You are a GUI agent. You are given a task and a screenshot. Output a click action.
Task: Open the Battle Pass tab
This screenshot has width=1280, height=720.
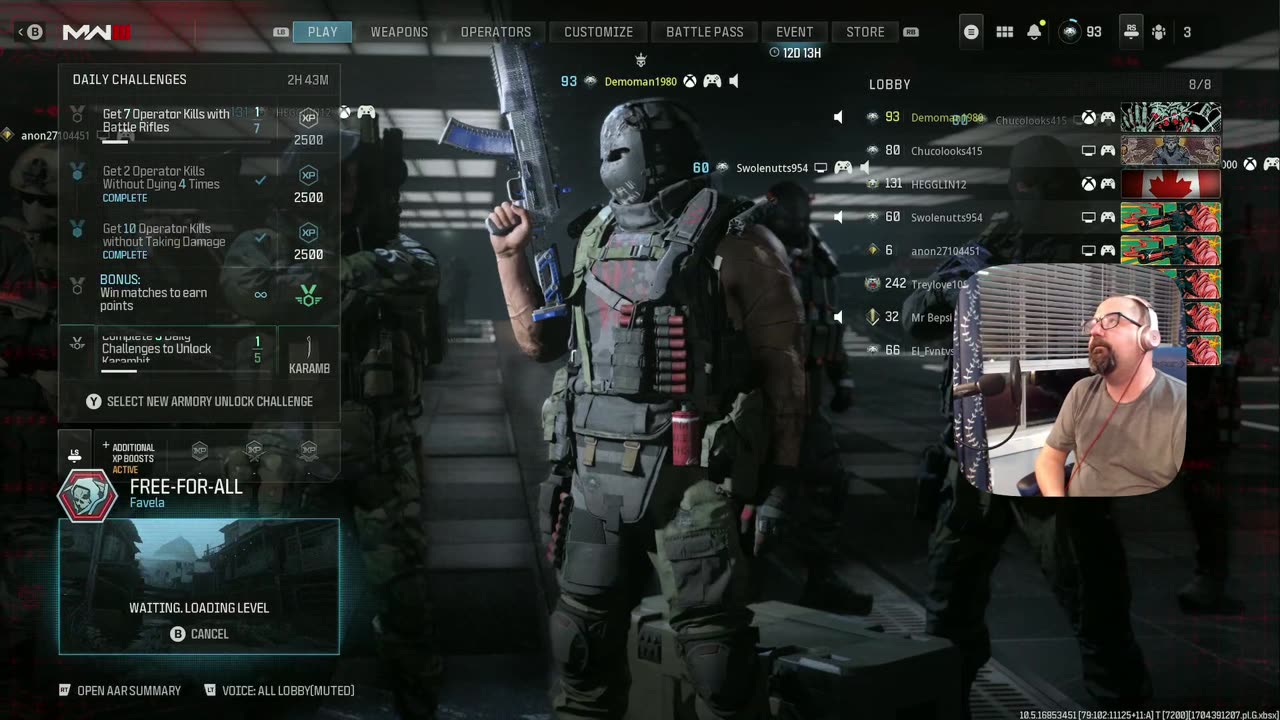(705, 32)
